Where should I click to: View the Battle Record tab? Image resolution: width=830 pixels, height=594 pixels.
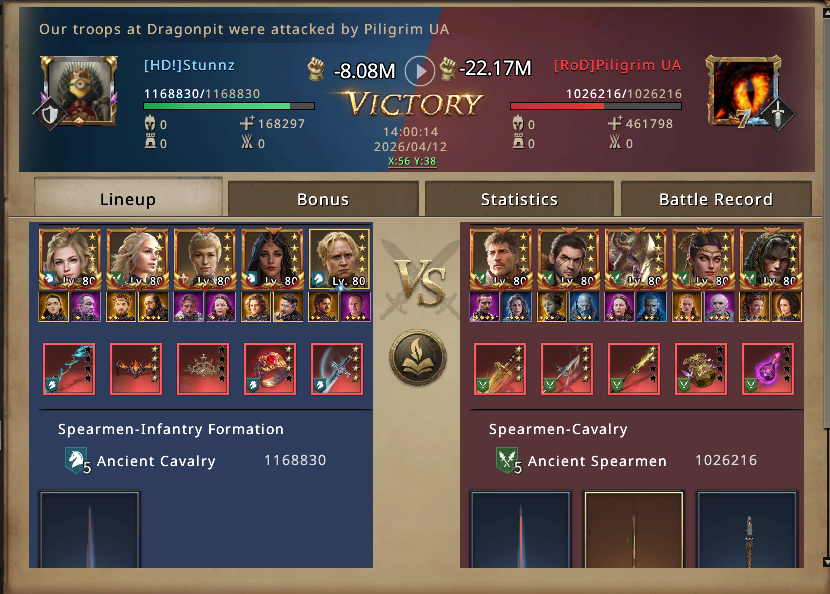pyautogui.click(x=715, y=198)
